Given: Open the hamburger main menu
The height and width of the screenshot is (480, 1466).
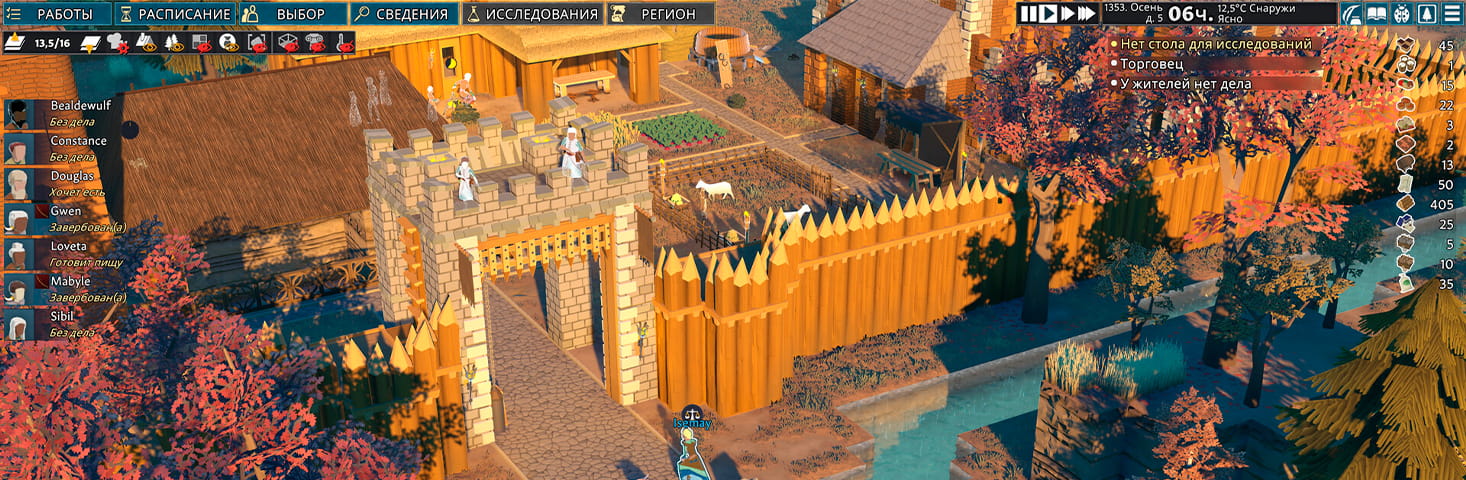Looking at the screenshot, I should click(x=1450, y=13).
